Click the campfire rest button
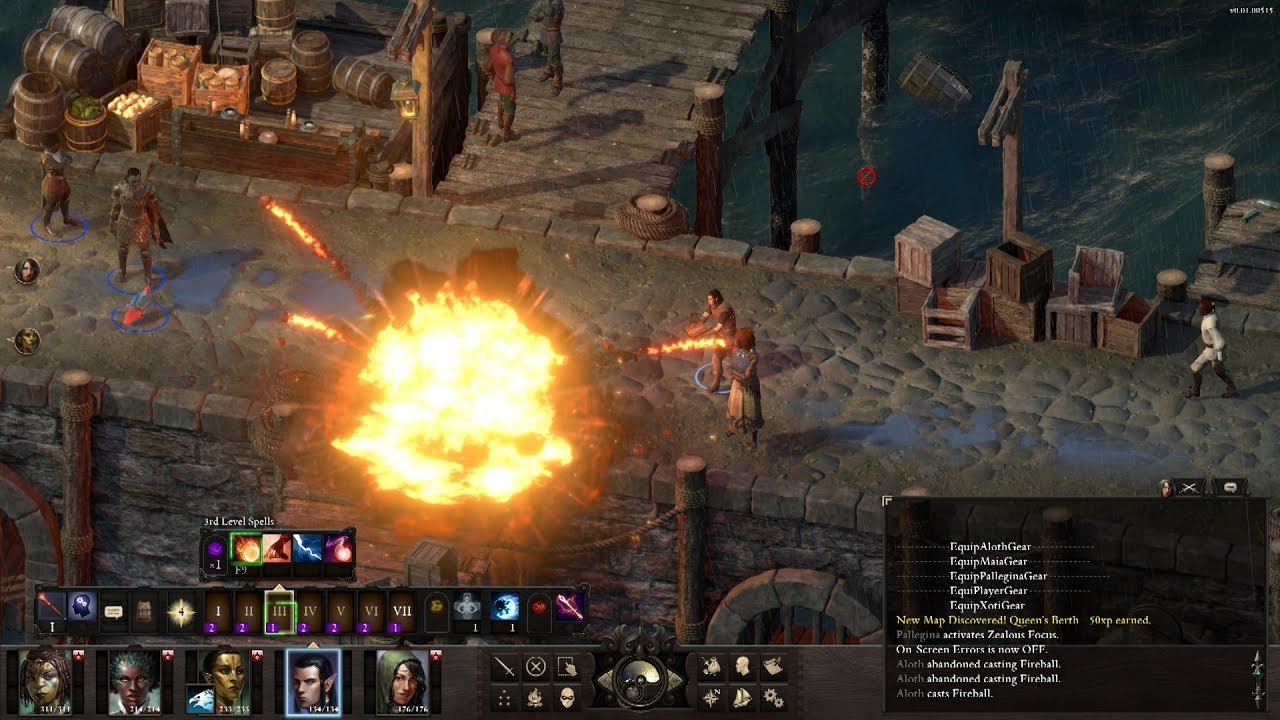The width and height of the screenshot is (1280, 720). coord(537,697)
